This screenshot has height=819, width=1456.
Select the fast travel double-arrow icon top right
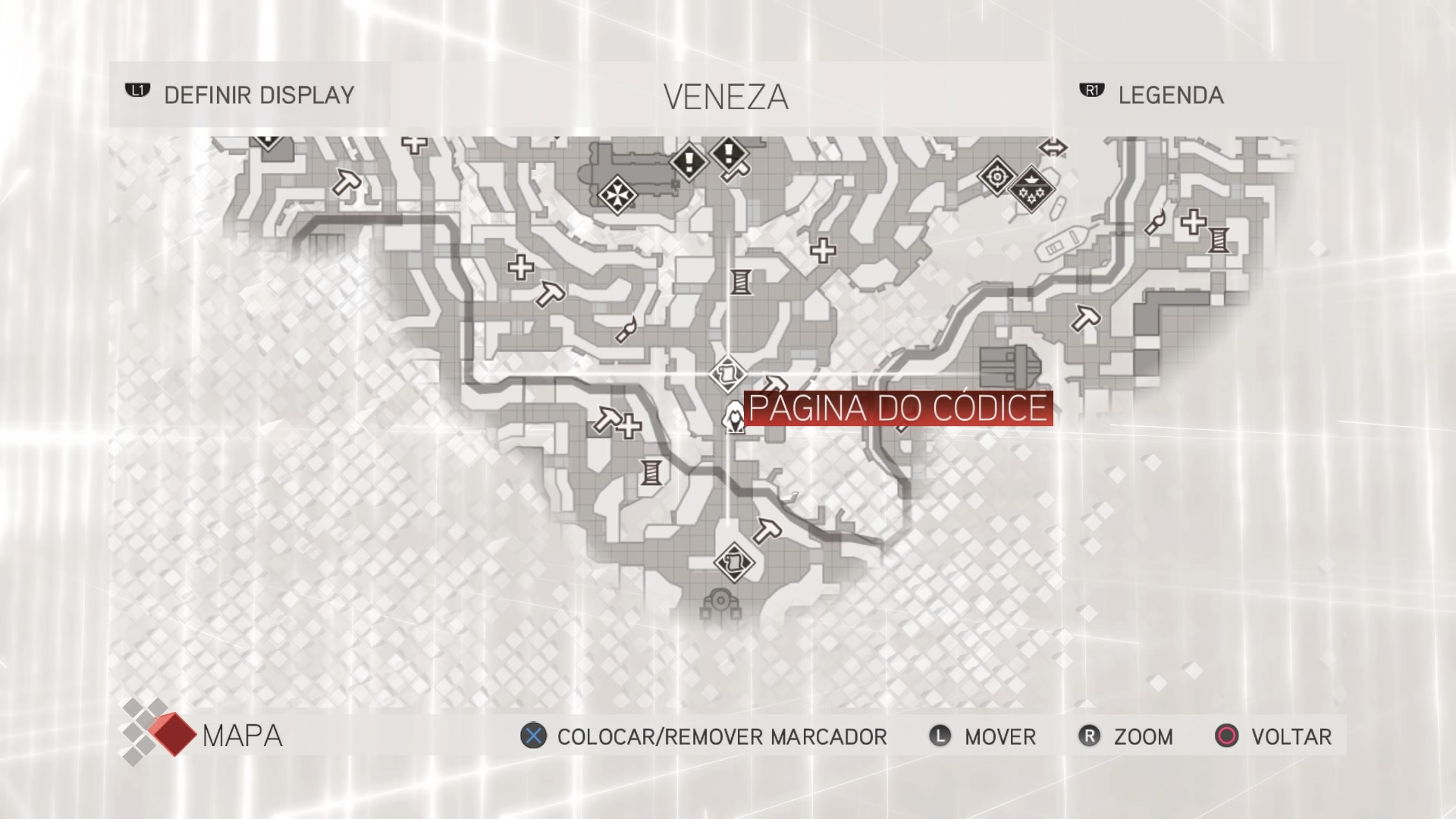[x=1053, y=149]
